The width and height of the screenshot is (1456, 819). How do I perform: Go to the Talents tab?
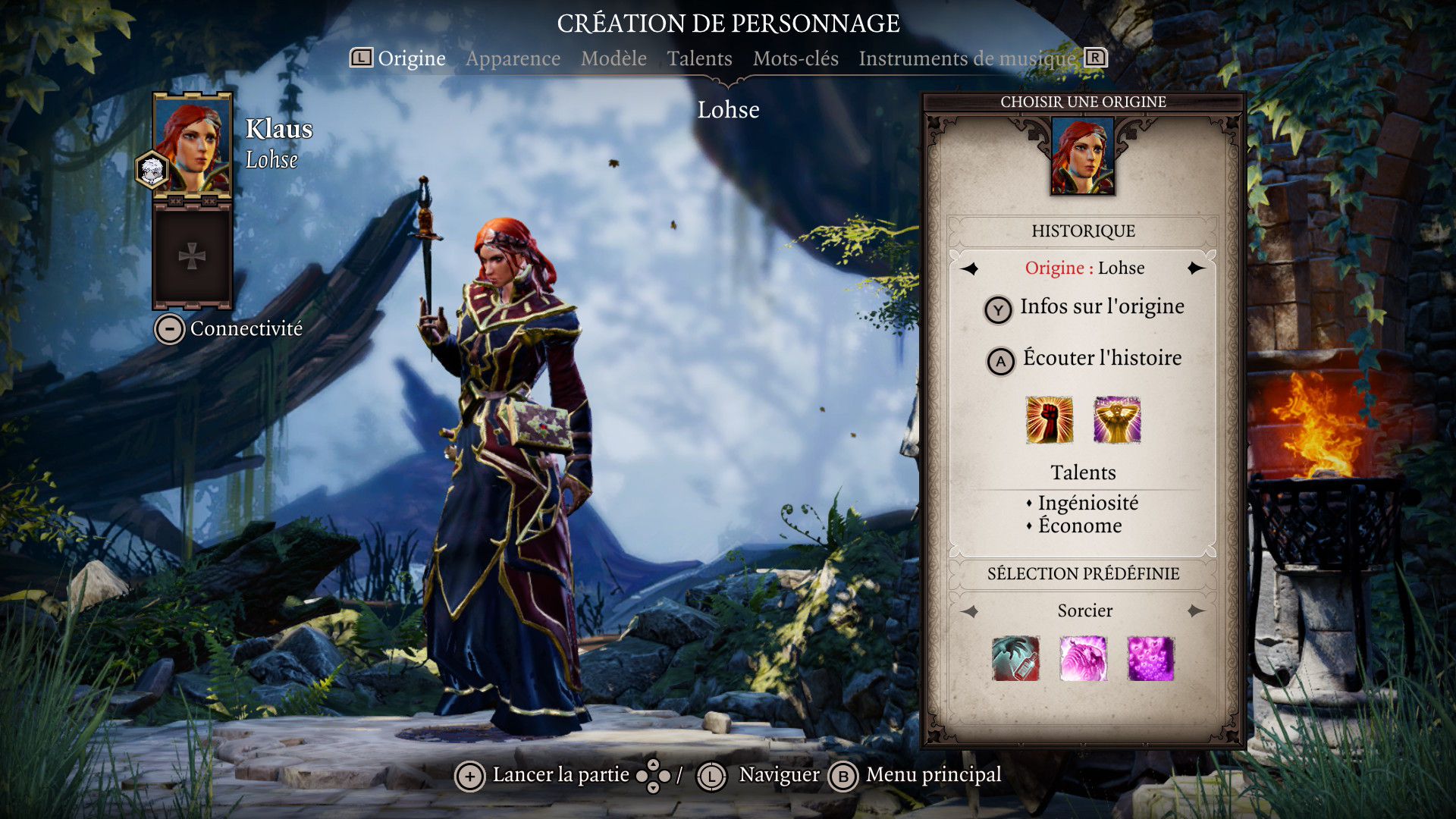point(699,58)
